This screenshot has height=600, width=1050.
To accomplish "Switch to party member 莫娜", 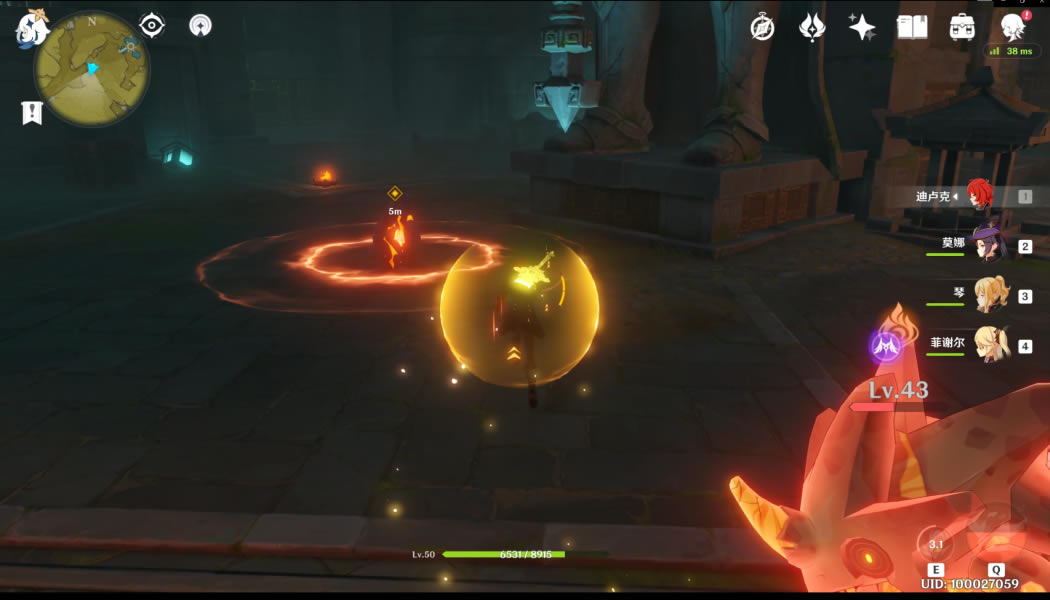I will click(x=988, y=245).
